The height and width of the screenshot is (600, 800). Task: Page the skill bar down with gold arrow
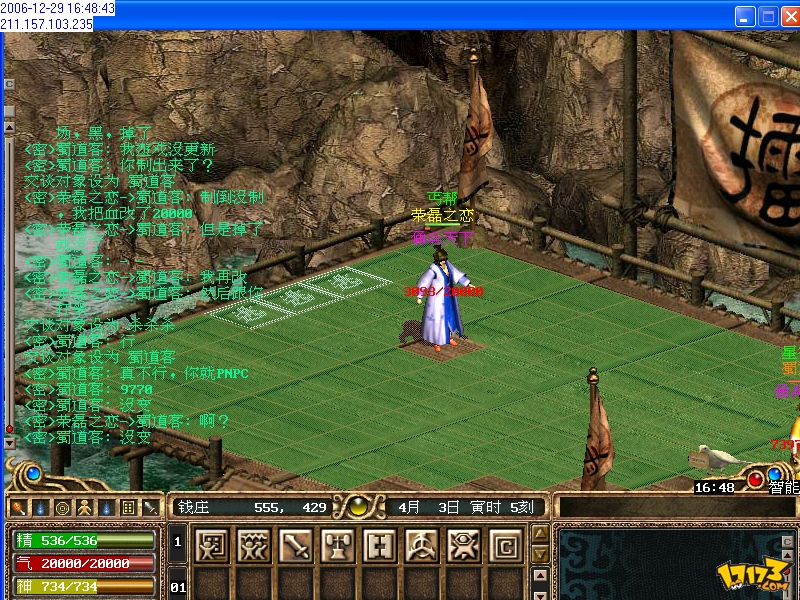click(x=540, y=553)
